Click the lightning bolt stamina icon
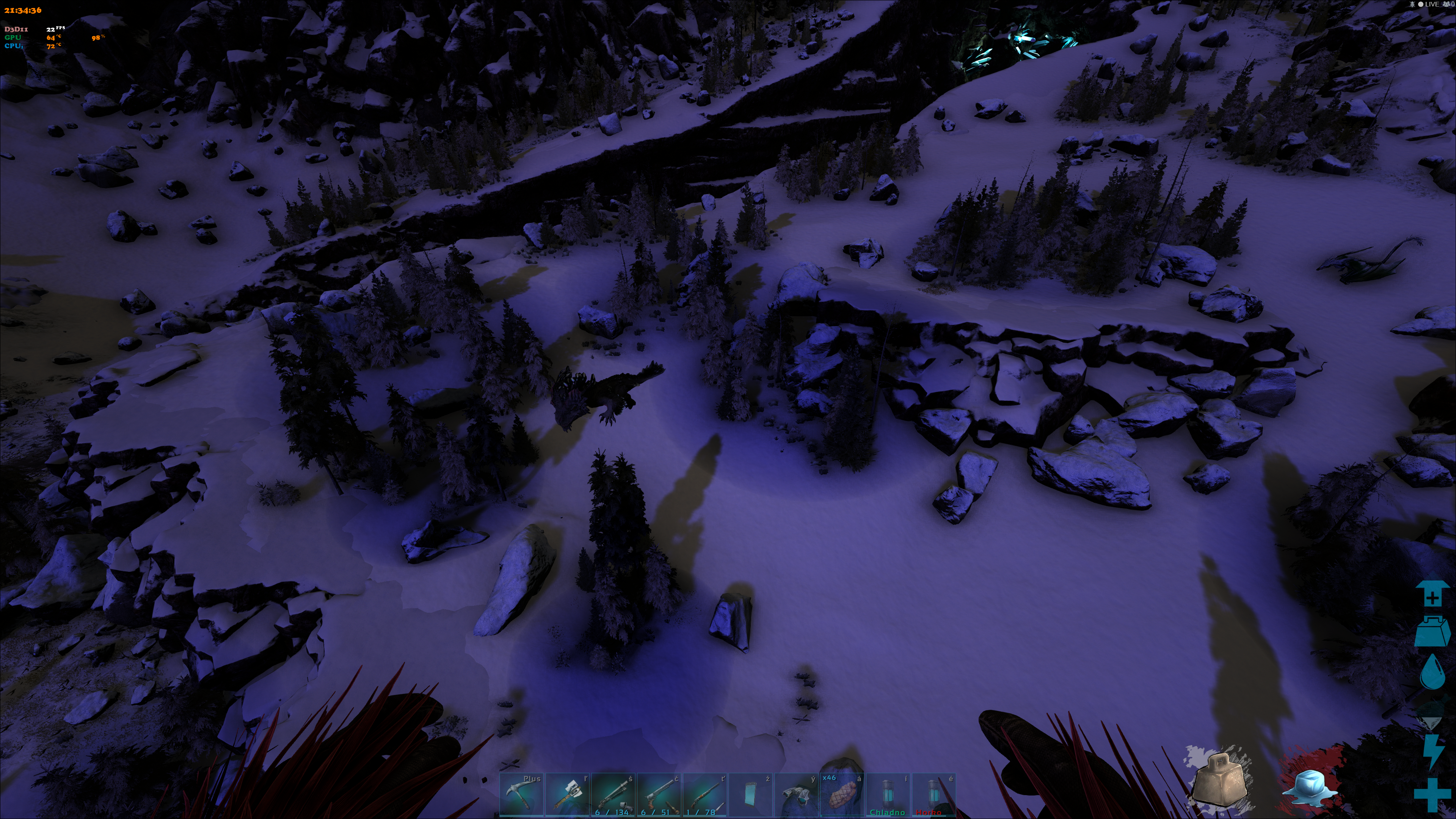Image resolution: width=1456 pixels, height=819 pixels. (x=1432, y=751)
